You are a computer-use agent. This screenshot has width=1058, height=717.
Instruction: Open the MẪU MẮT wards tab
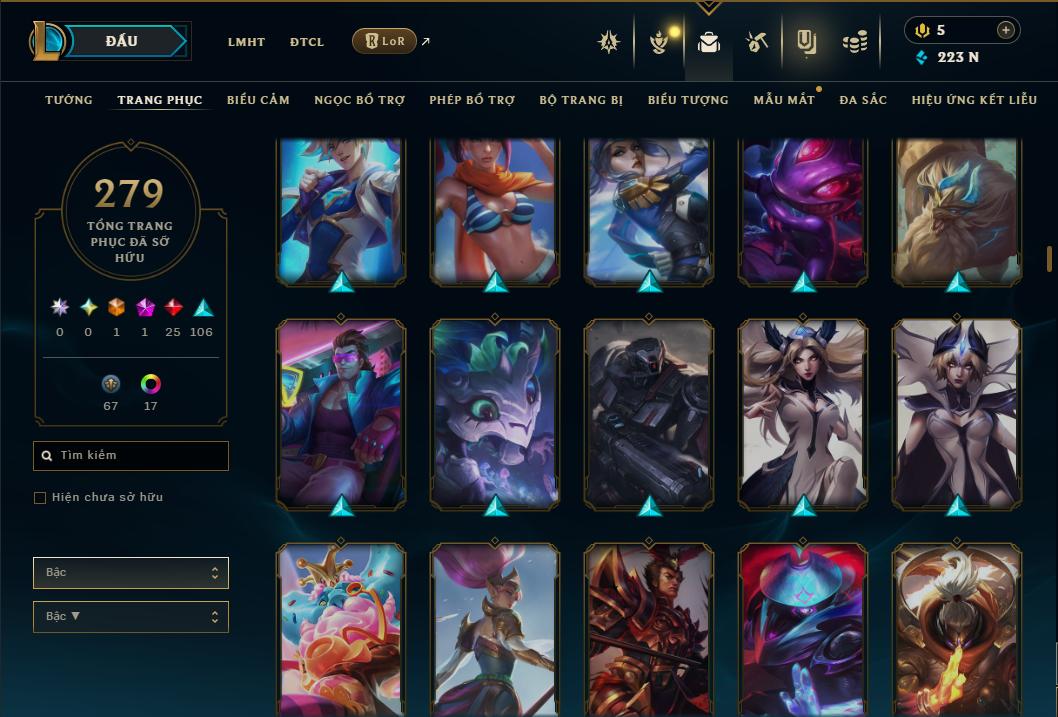[784, 100]
